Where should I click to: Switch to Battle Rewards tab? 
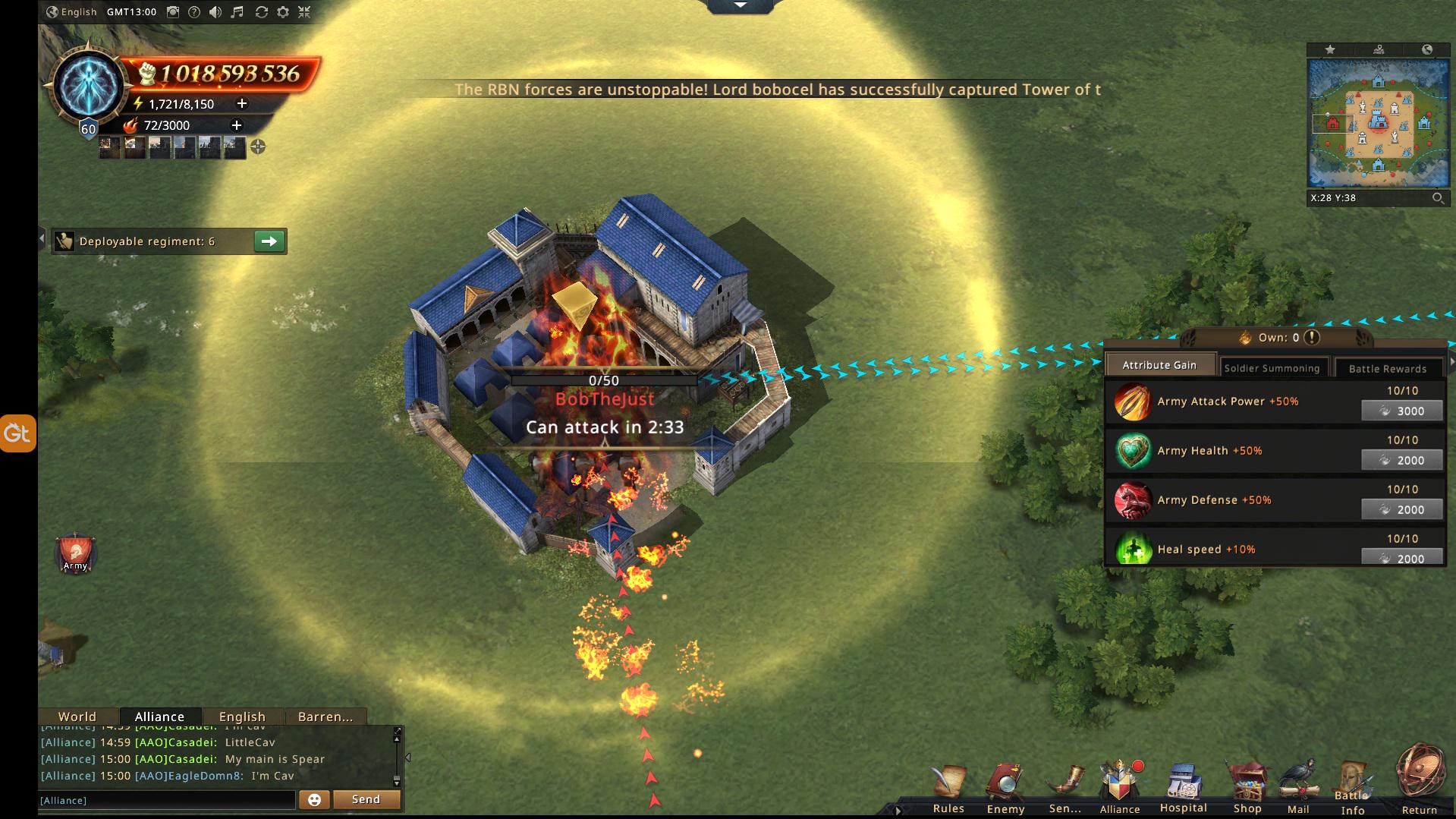click(x=1387, y=368)
